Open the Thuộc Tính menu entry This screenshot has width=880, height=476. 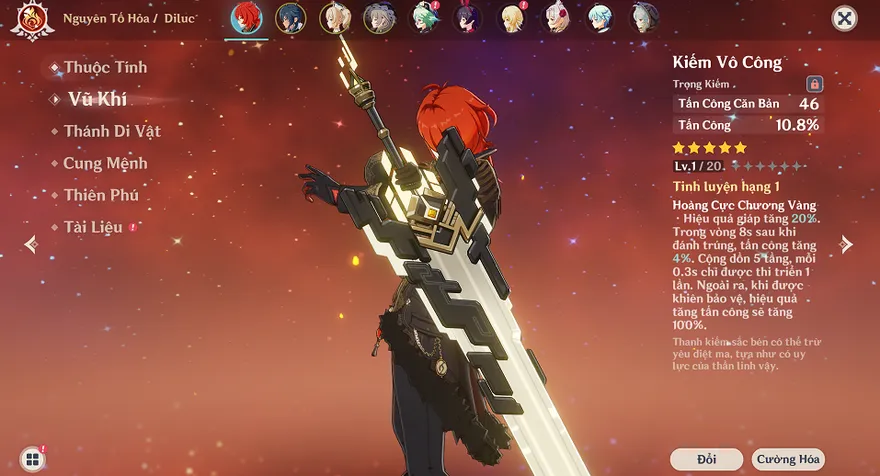[105, 67]
